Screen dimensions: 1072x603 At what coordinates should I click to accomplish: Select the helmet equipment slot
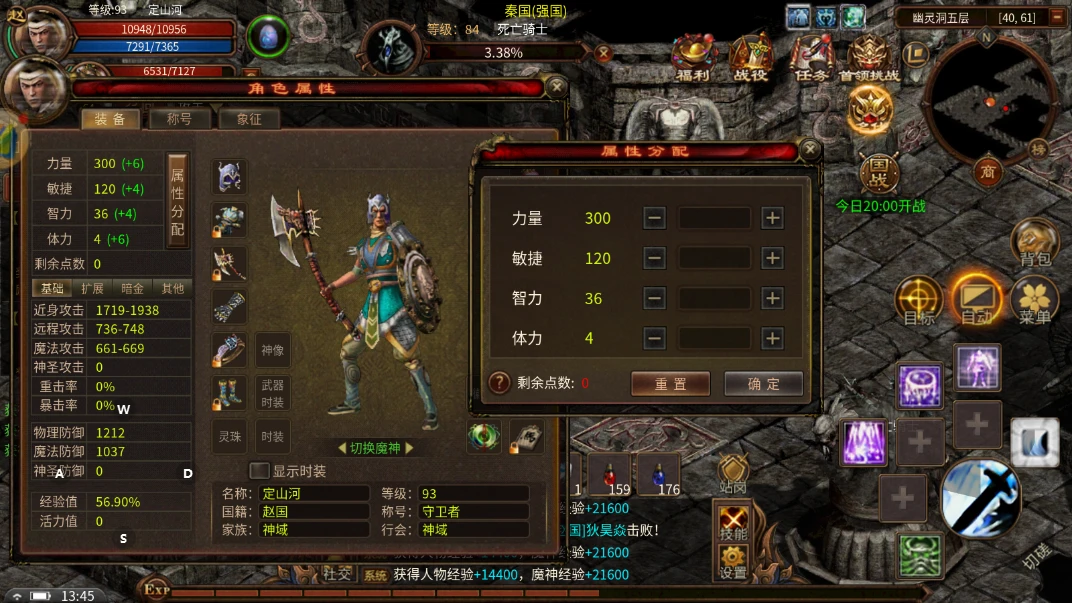point(230,178)
